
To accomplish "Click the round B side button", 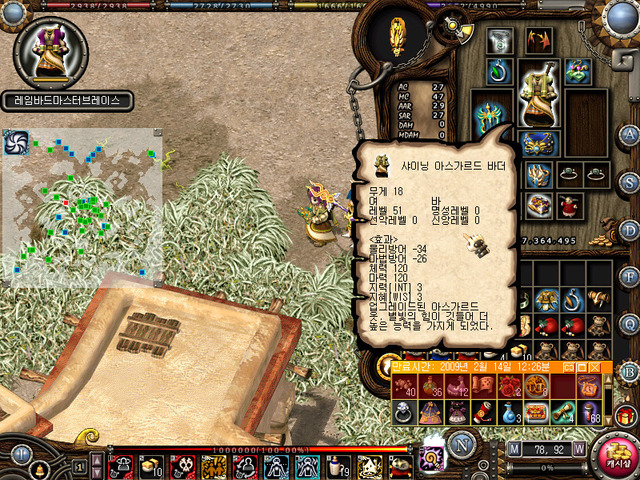I will coord(629,369).
